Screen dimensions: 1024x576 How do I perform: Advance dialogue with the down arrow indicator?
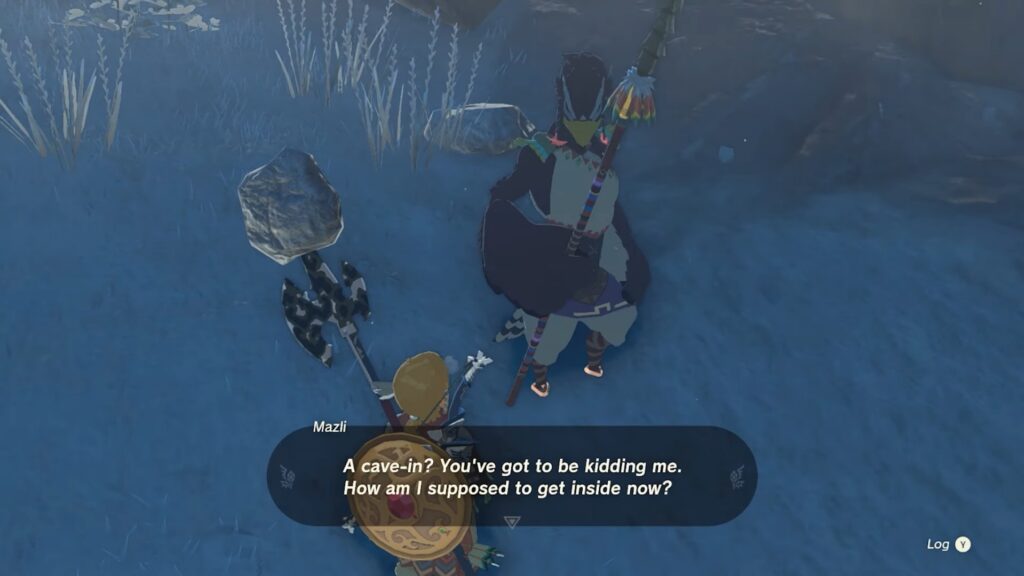tap(512, 521)
